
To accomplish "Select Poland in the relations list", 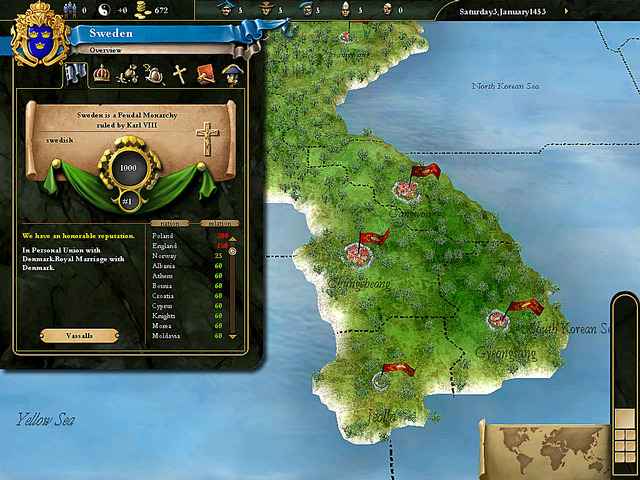I will click(x=163, y=236).
